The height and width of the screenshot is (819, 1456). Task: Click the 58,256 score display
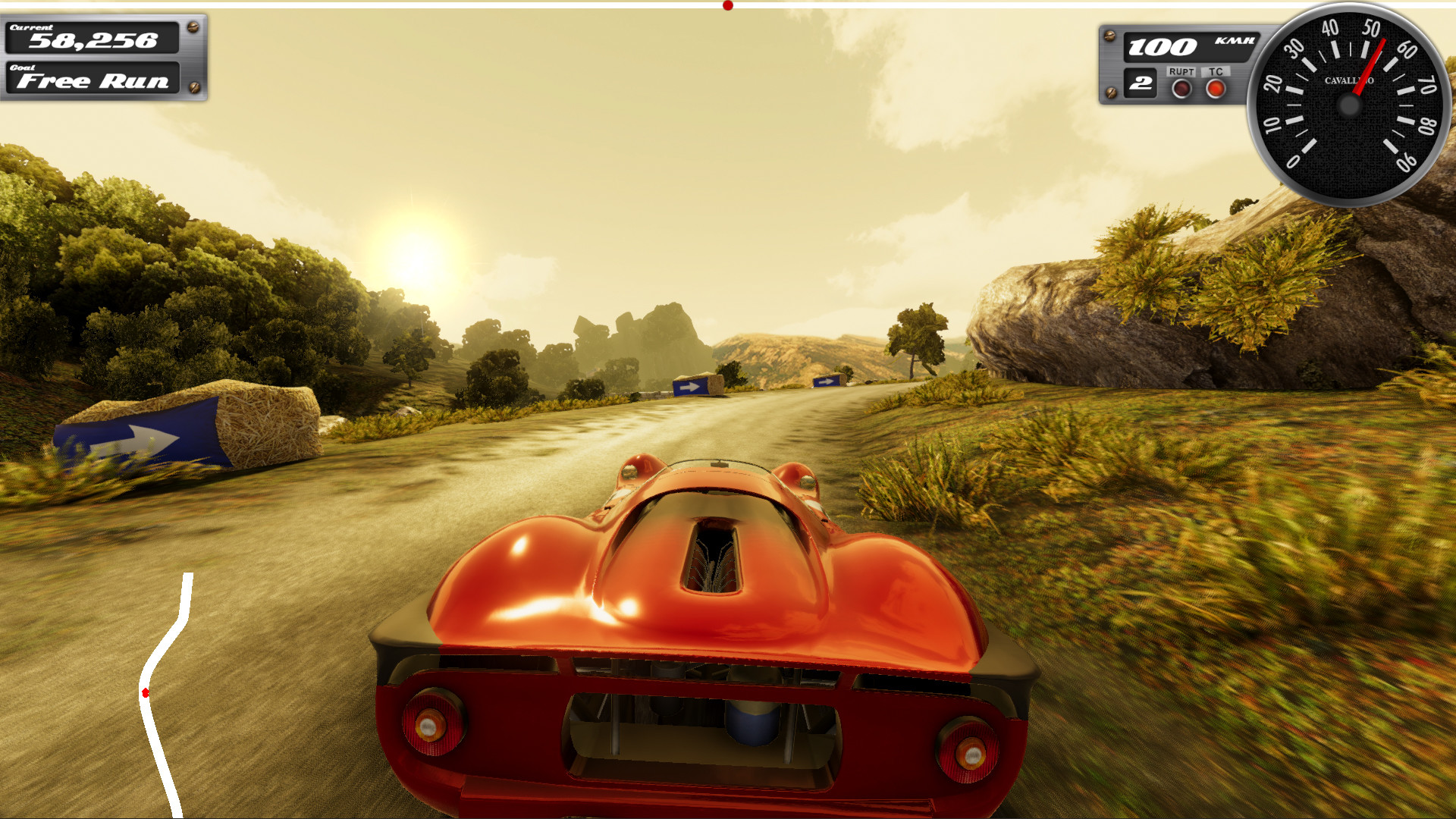[x=93, y=41]
